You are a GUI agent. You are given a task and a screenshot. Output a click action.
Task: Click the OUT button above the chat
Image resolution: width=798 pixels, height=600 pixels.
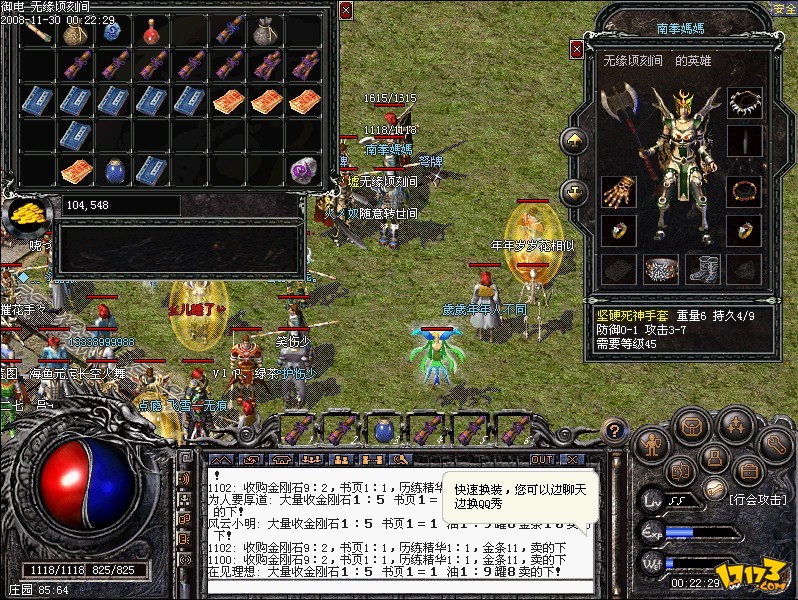(x=542, y=459)
